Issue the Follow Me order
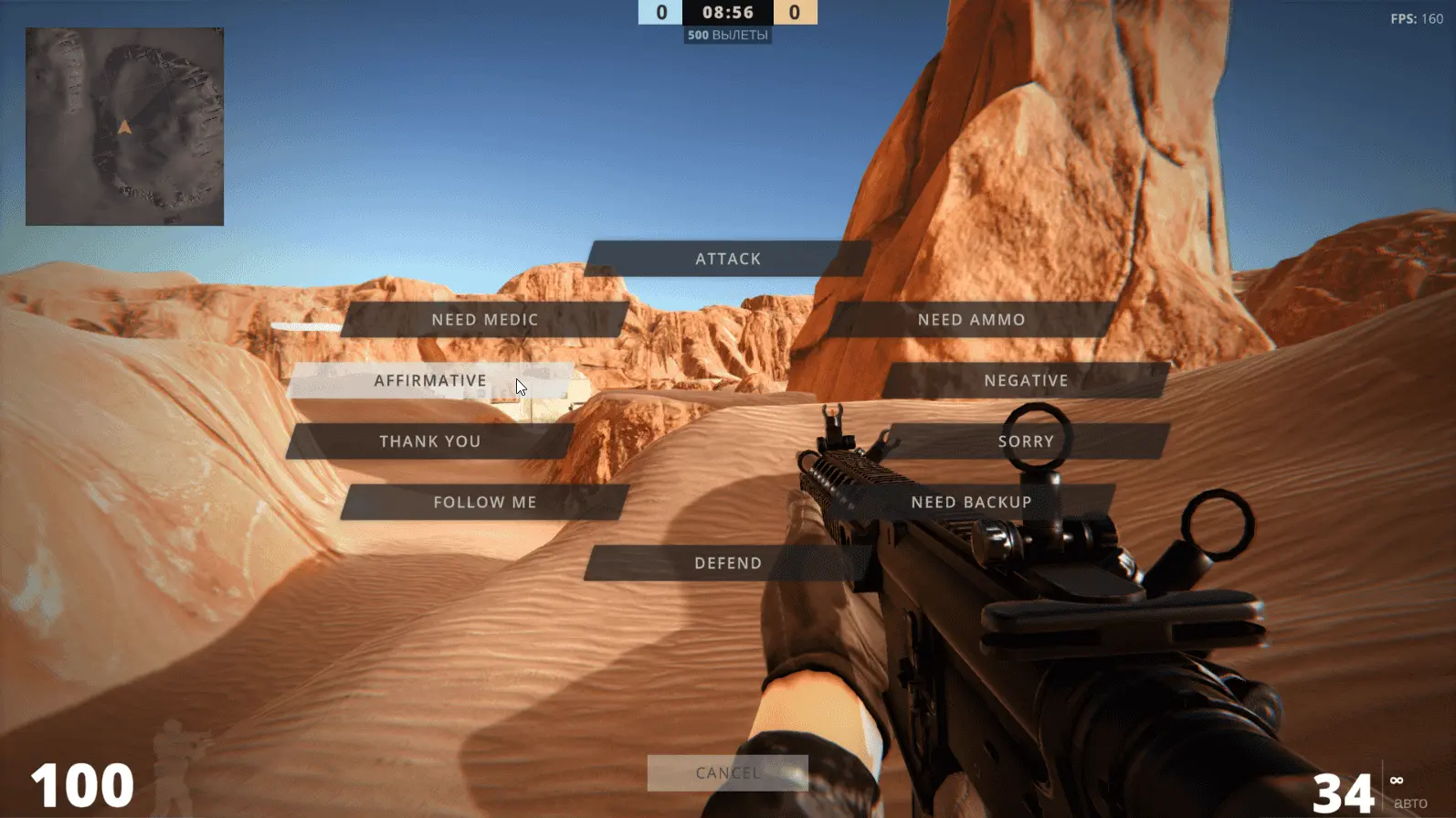The height and width of the screenshot is (818, 1456). click(484, 502)
